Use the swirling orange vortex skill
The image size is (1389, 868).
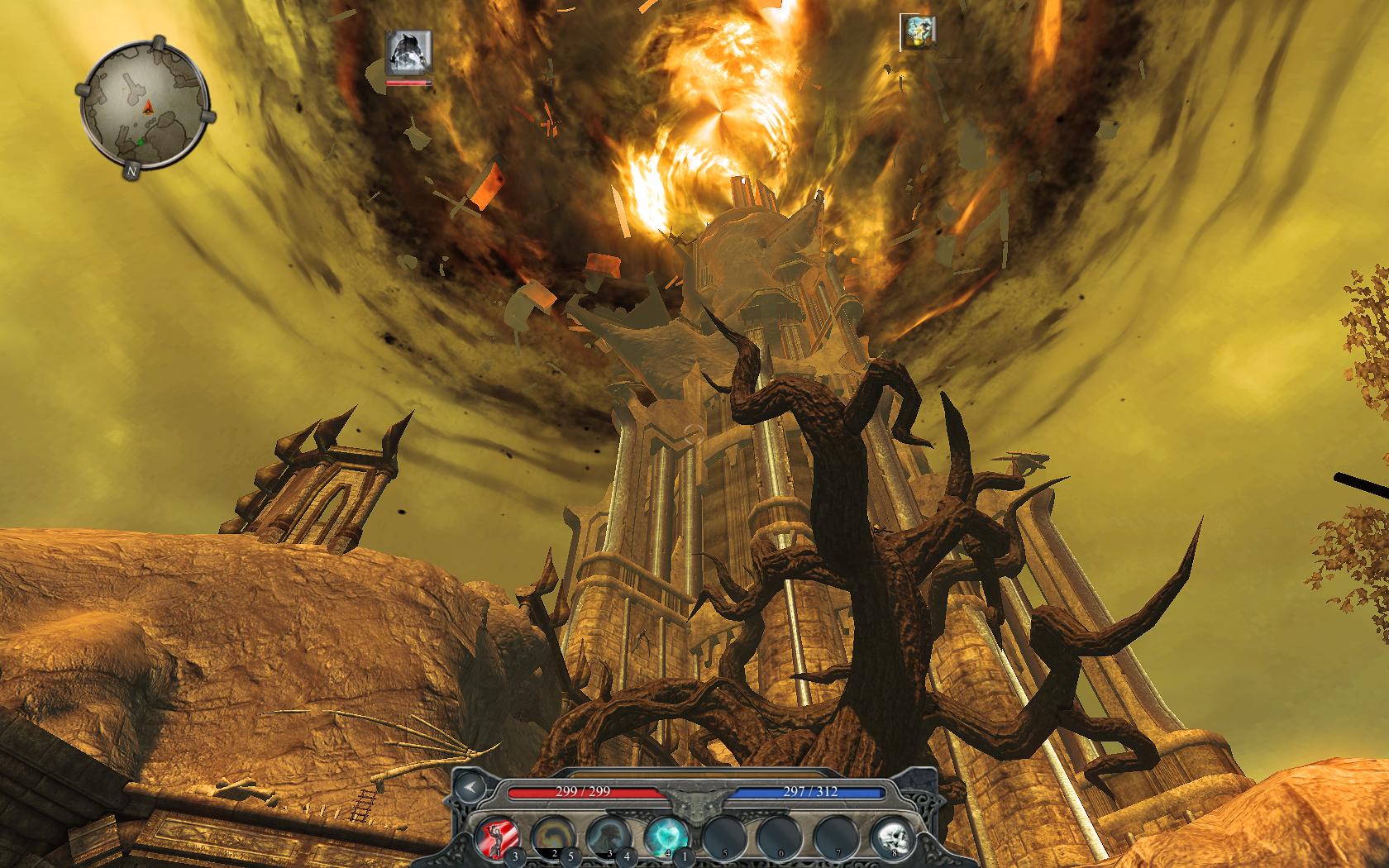click(x=551, y=836)
